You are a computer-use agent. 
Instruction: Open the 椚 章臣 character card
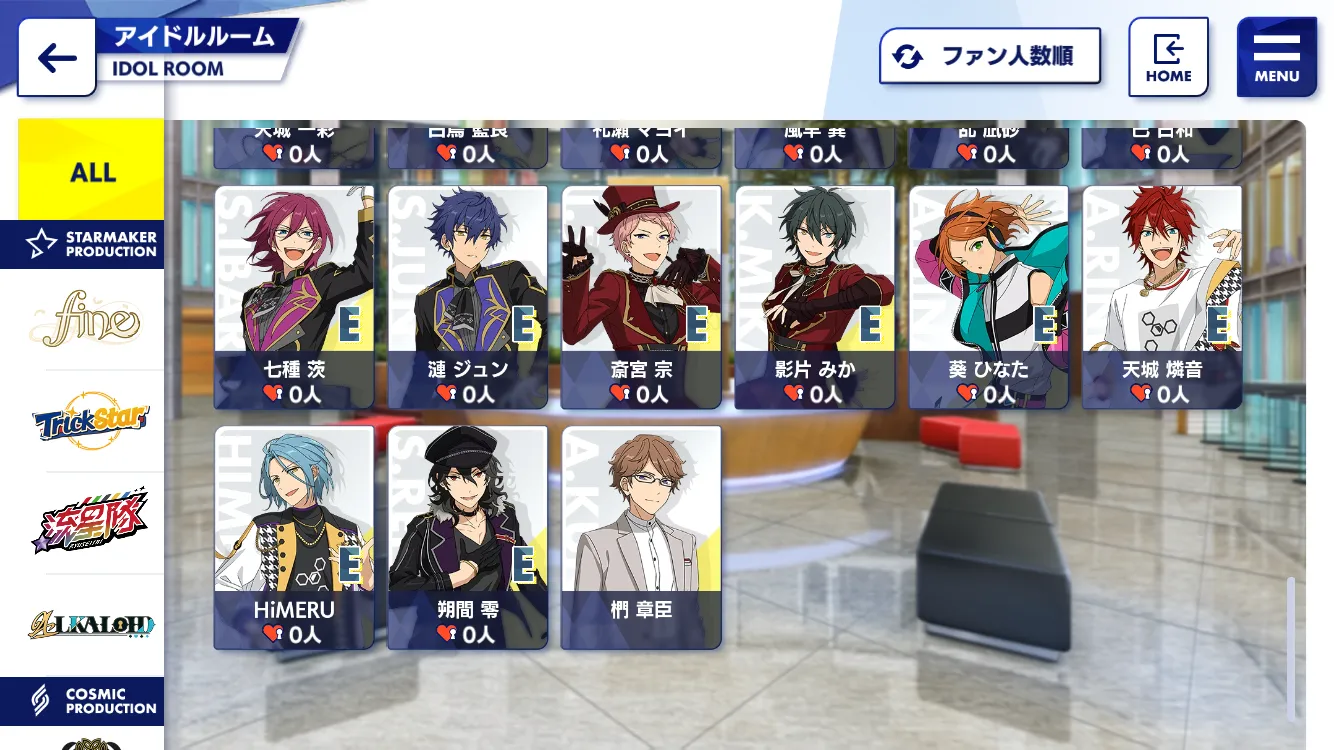coord(641,537)
